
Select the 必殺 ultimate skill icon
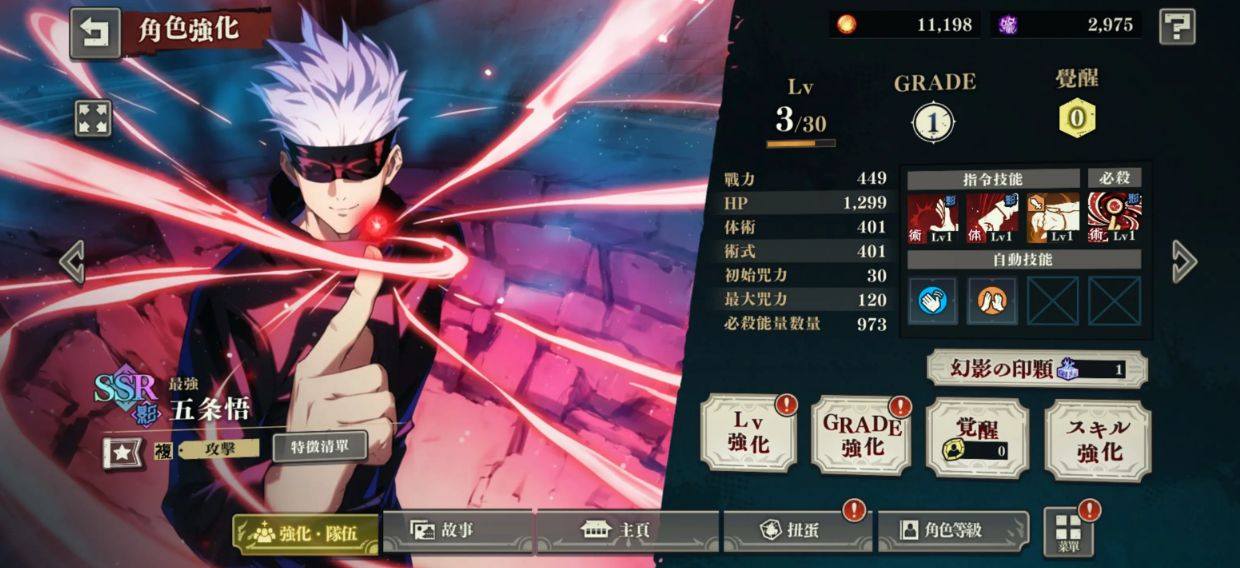pyautogui.click(x=1113, y=219)
